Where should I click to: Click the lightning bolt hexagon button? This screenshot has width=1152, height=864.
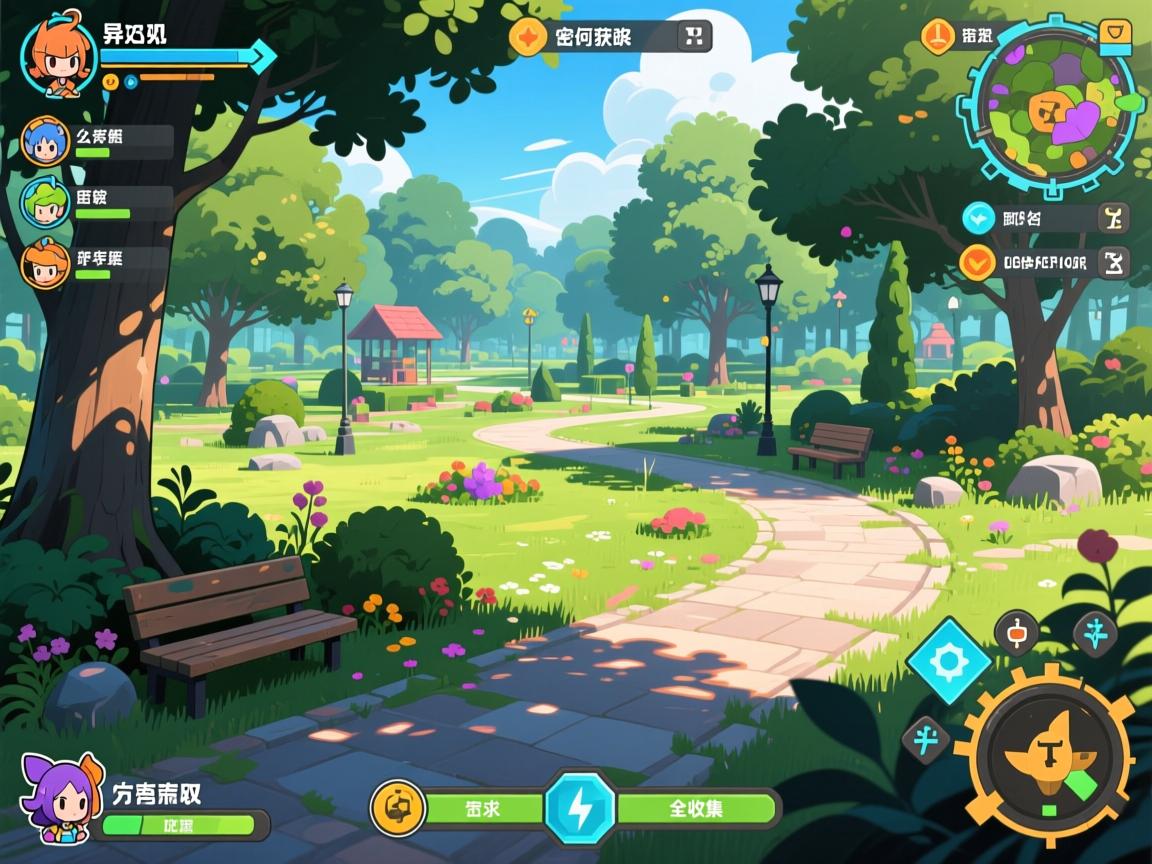click(580, 808)
